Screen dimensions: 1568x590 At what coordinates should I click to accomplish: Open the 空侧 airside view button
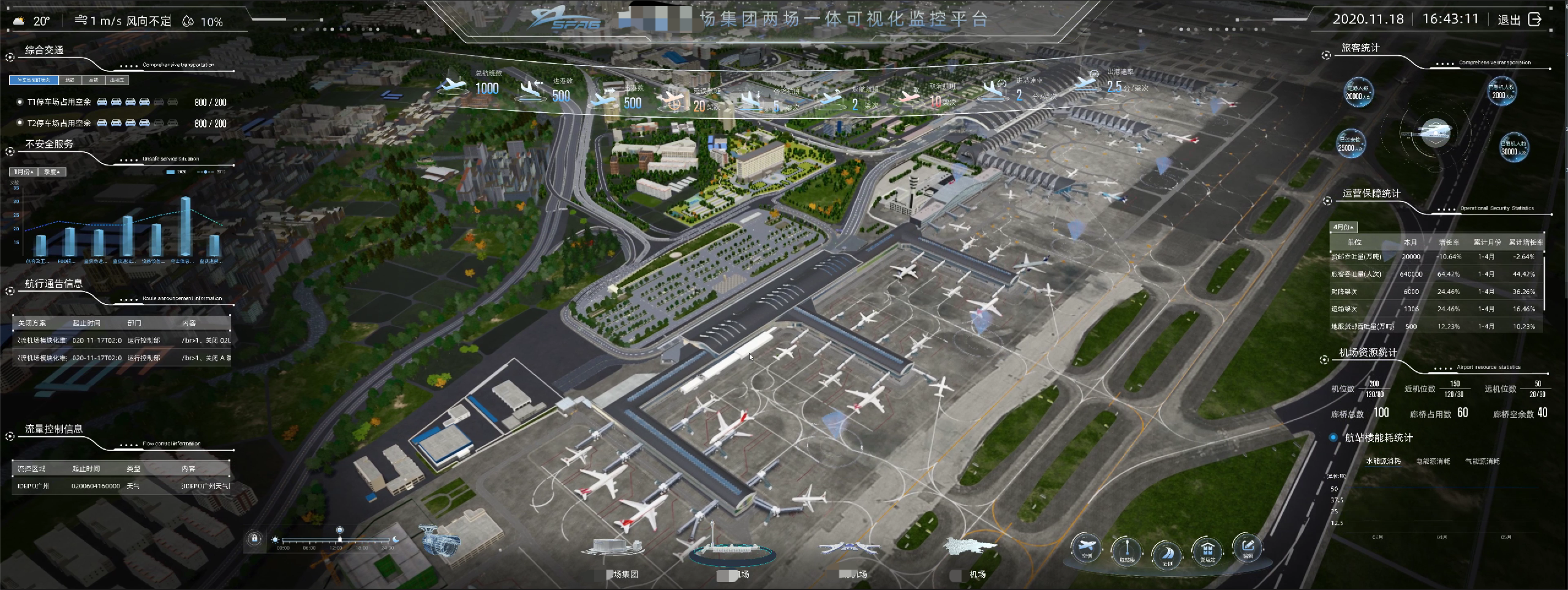(x=1087, y=547)
